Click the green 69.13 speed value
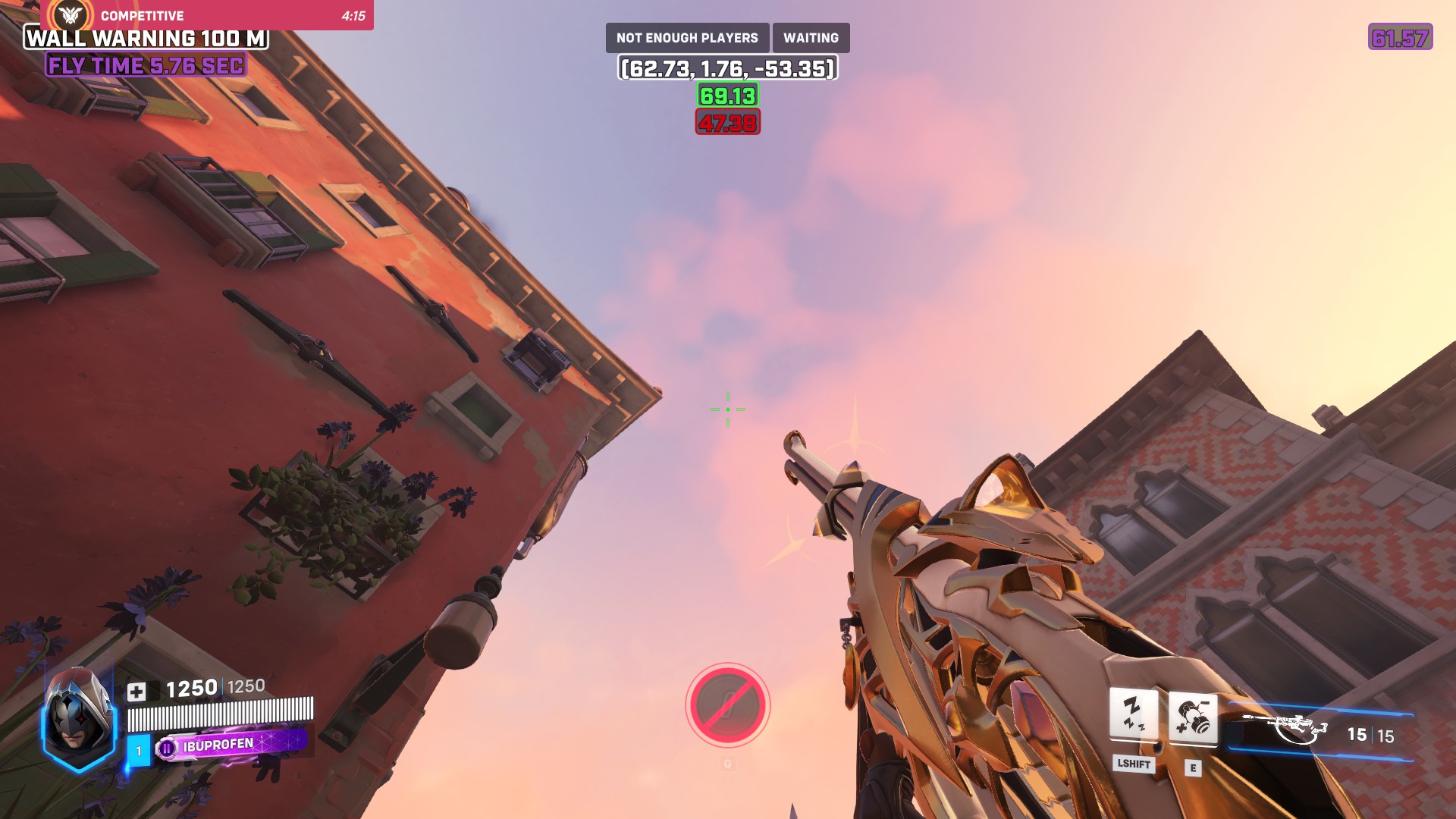The image size is (1456, 819). (728, 96)
